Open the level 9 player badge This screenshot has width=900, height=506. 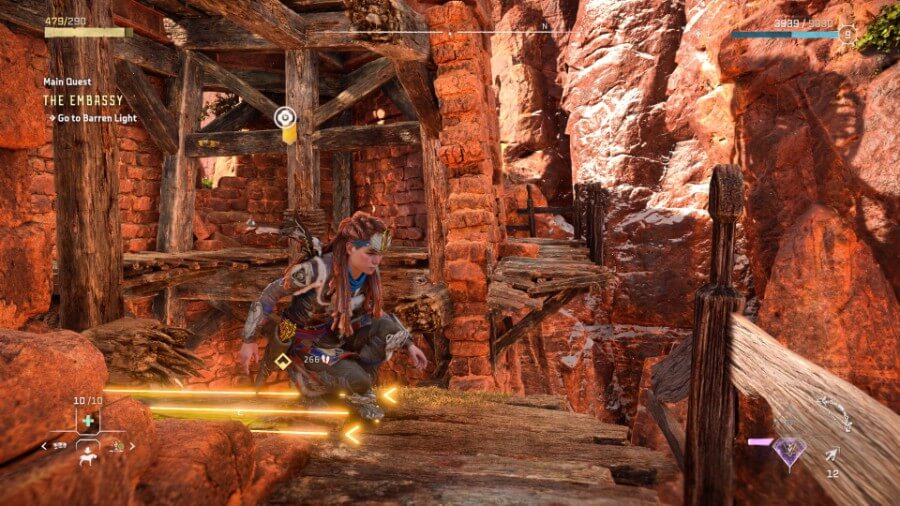[x=847, y=34]
